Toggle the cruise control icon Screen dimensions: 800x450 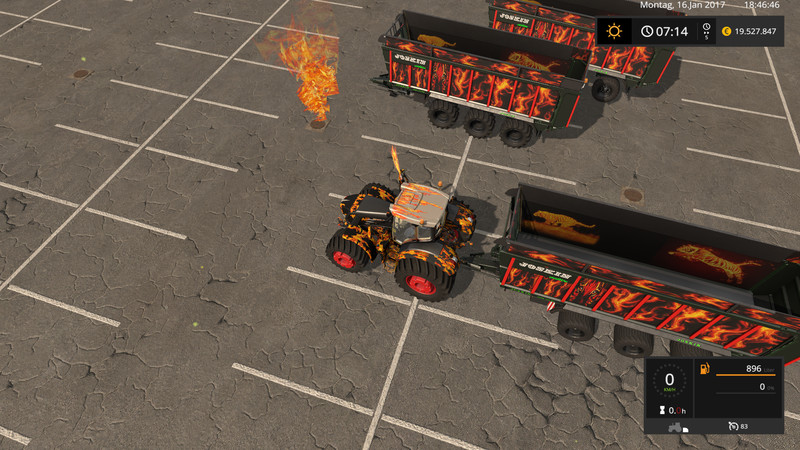tap(734, 427)
